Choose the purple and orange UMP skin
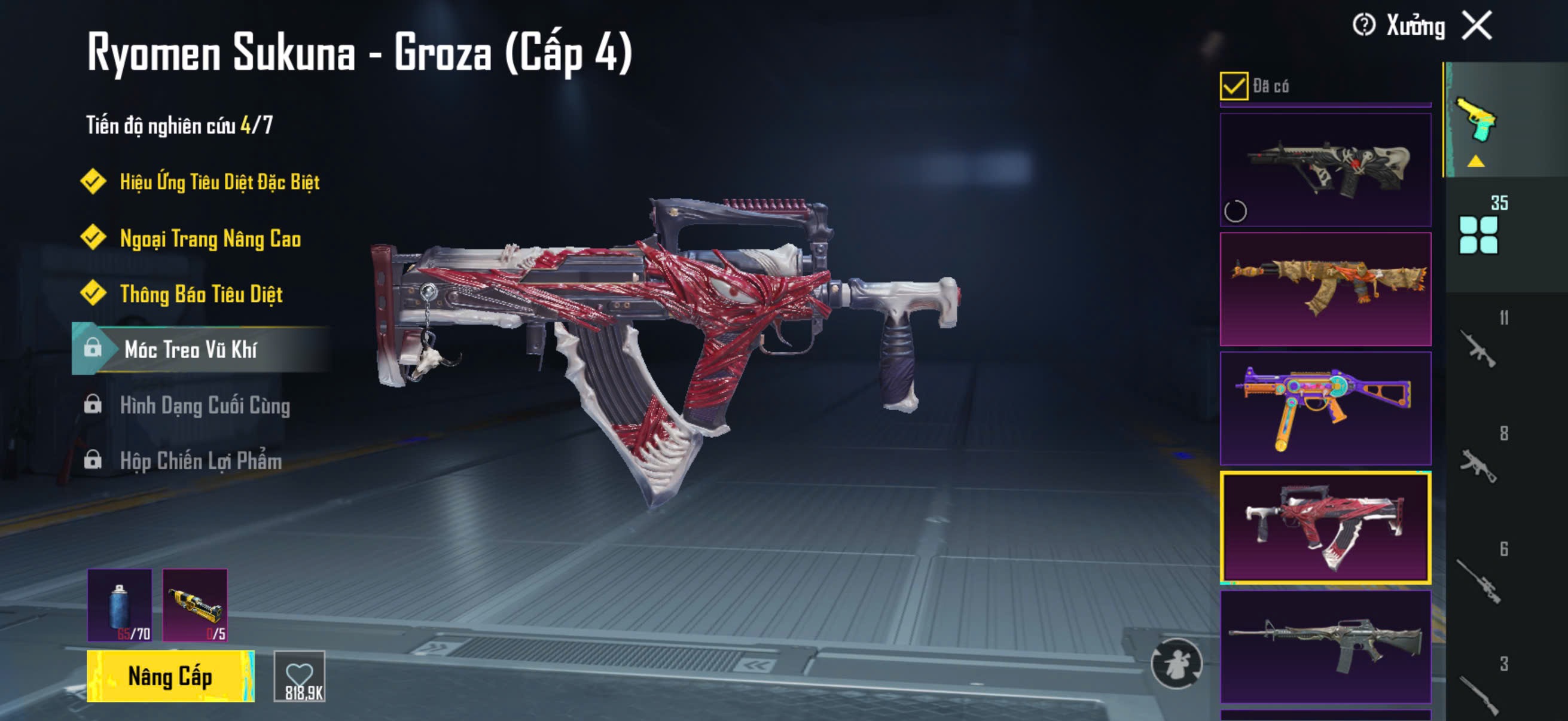Viewport: 1568px width, 721px height. click(x=1325, y=408)
